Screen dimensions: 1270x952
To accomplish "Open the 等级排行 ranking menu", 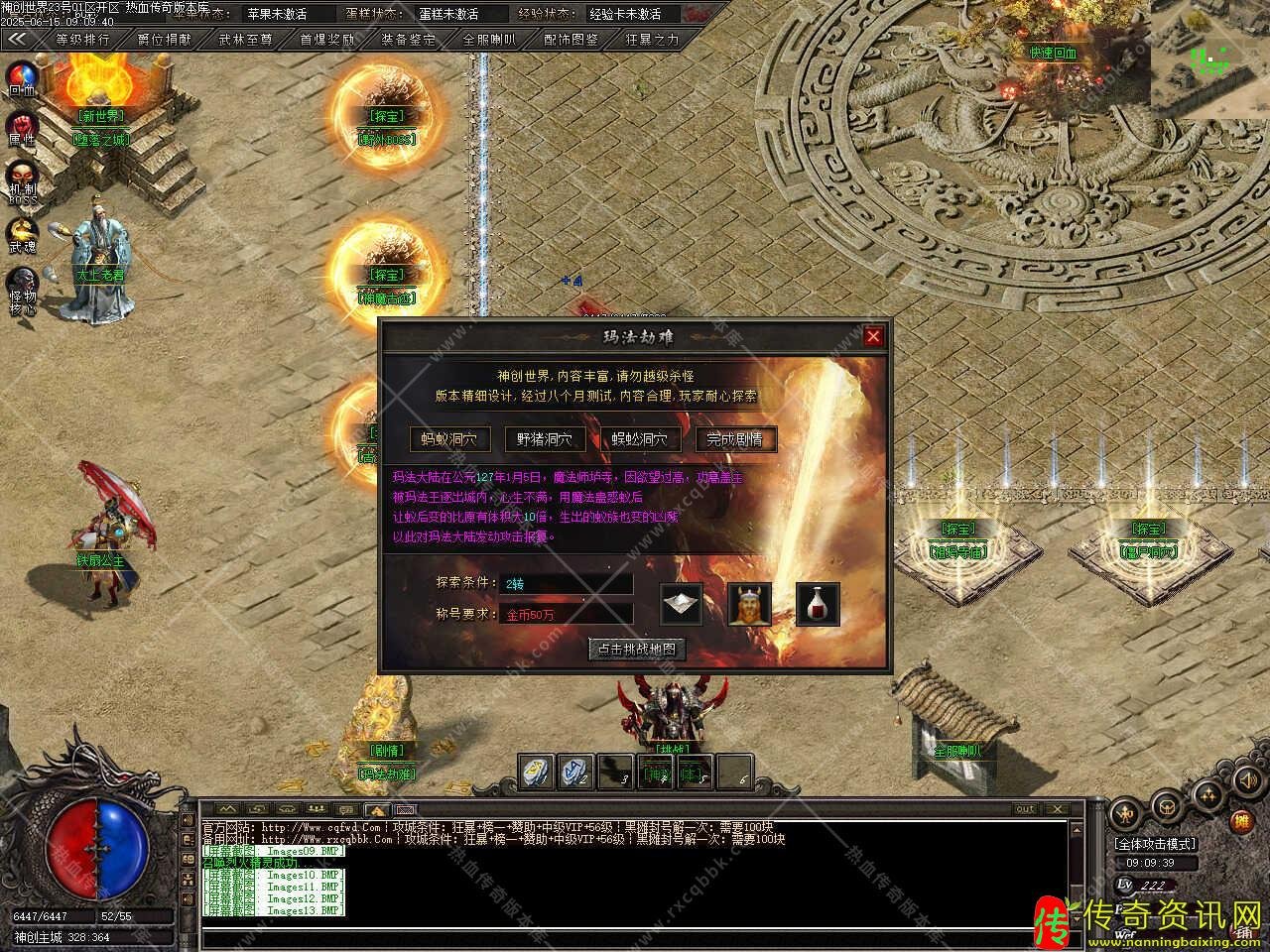I will (82, 40).
